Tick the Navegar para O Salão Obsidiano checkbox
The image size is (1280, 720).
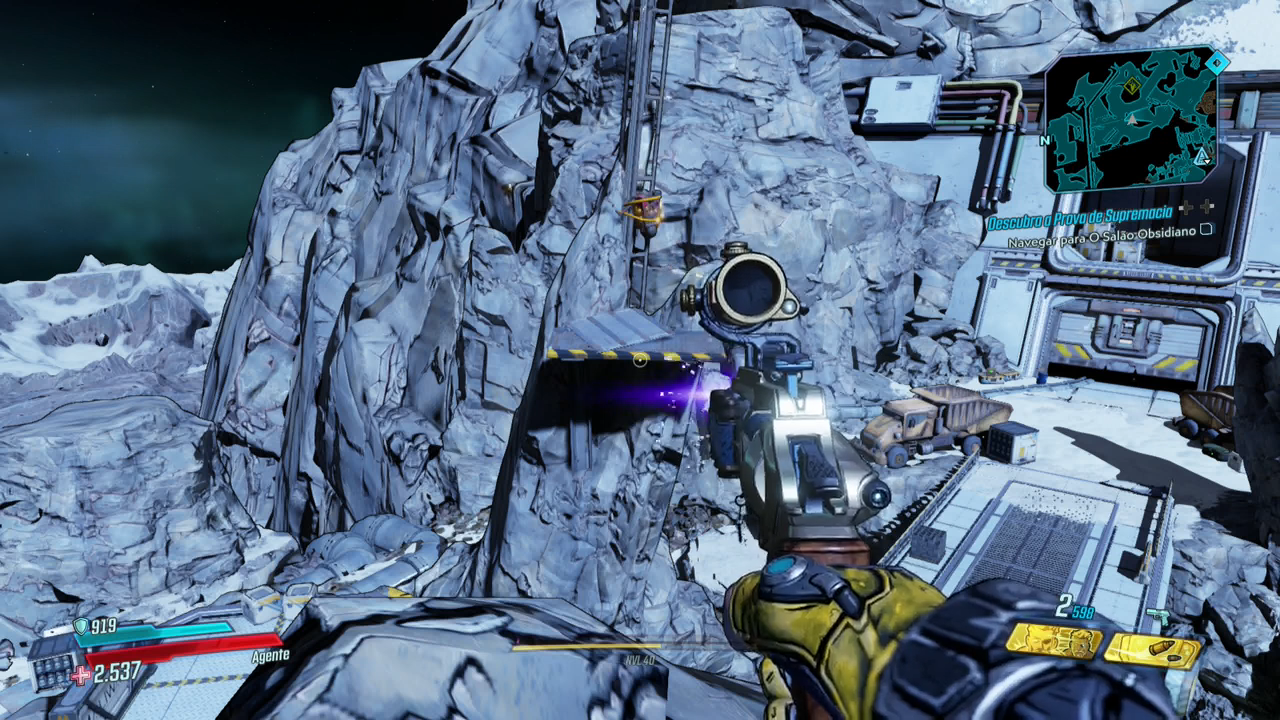tap(1206, 229)
